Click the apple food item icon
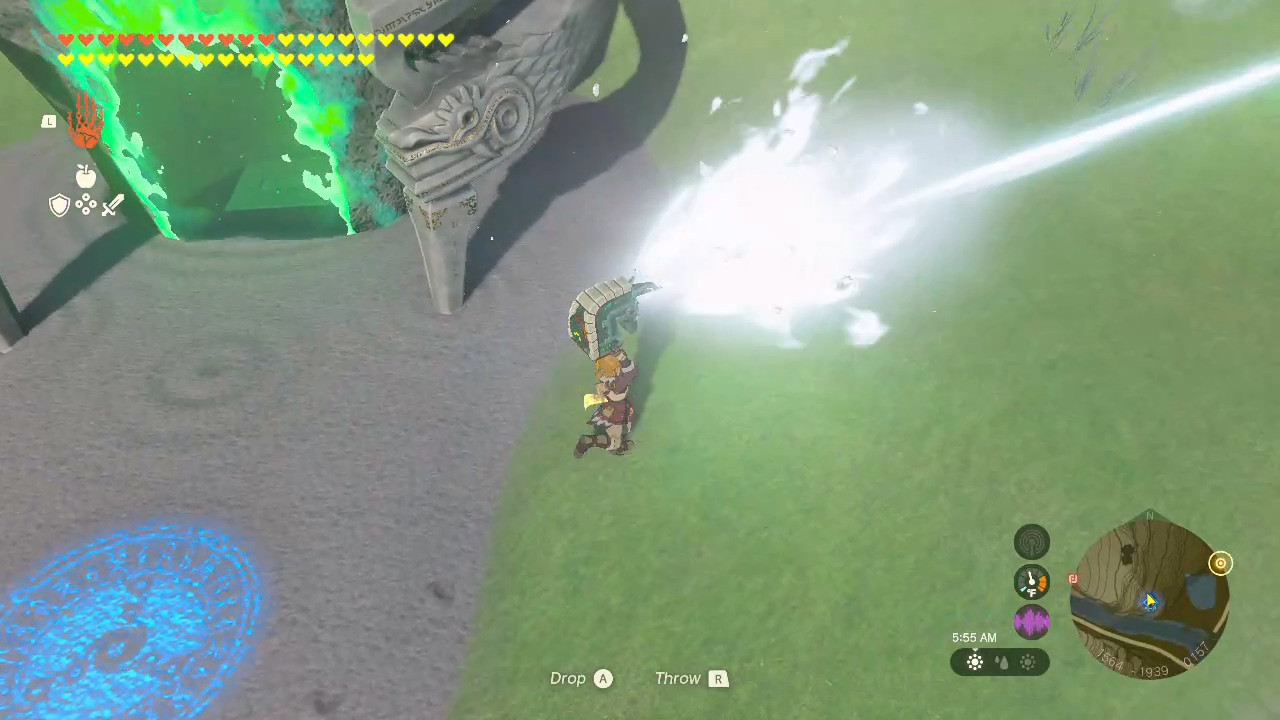 point(85,175)
